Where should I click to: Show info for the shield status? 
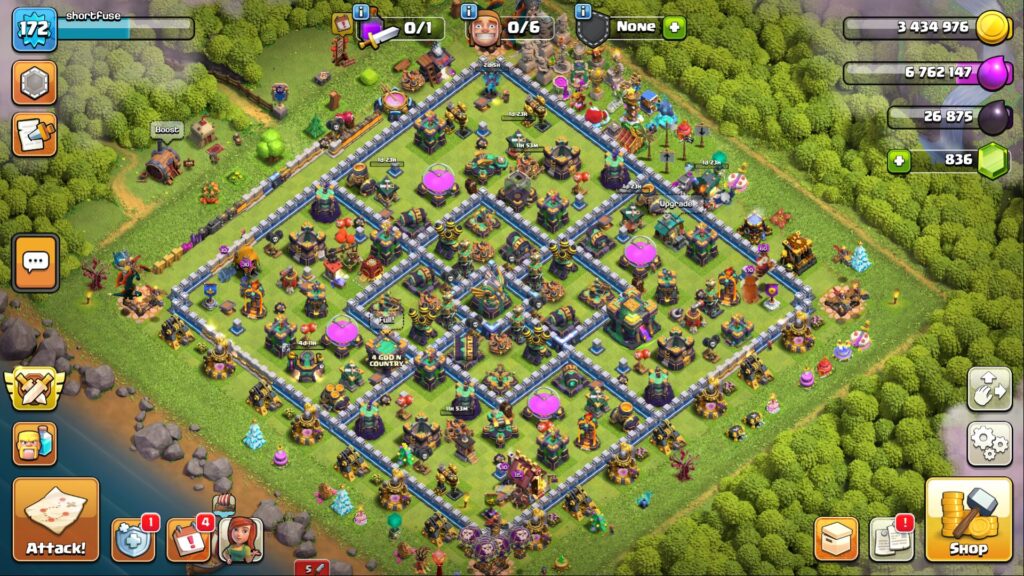(x=582, y=11)
